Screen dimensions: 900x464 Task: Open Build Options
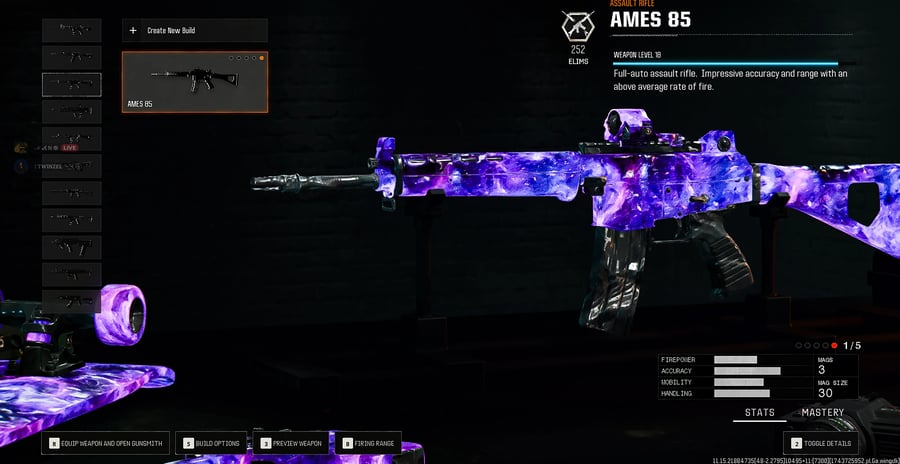pos(212,443)
